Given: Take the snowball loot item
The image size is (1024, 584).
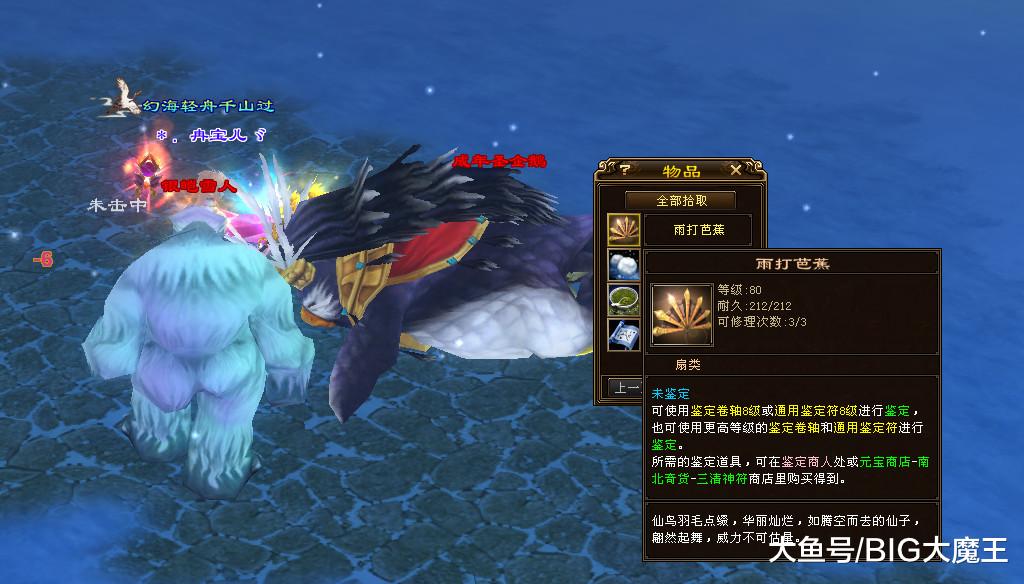Looking at the screenshot, I should (x=624, y=265).
